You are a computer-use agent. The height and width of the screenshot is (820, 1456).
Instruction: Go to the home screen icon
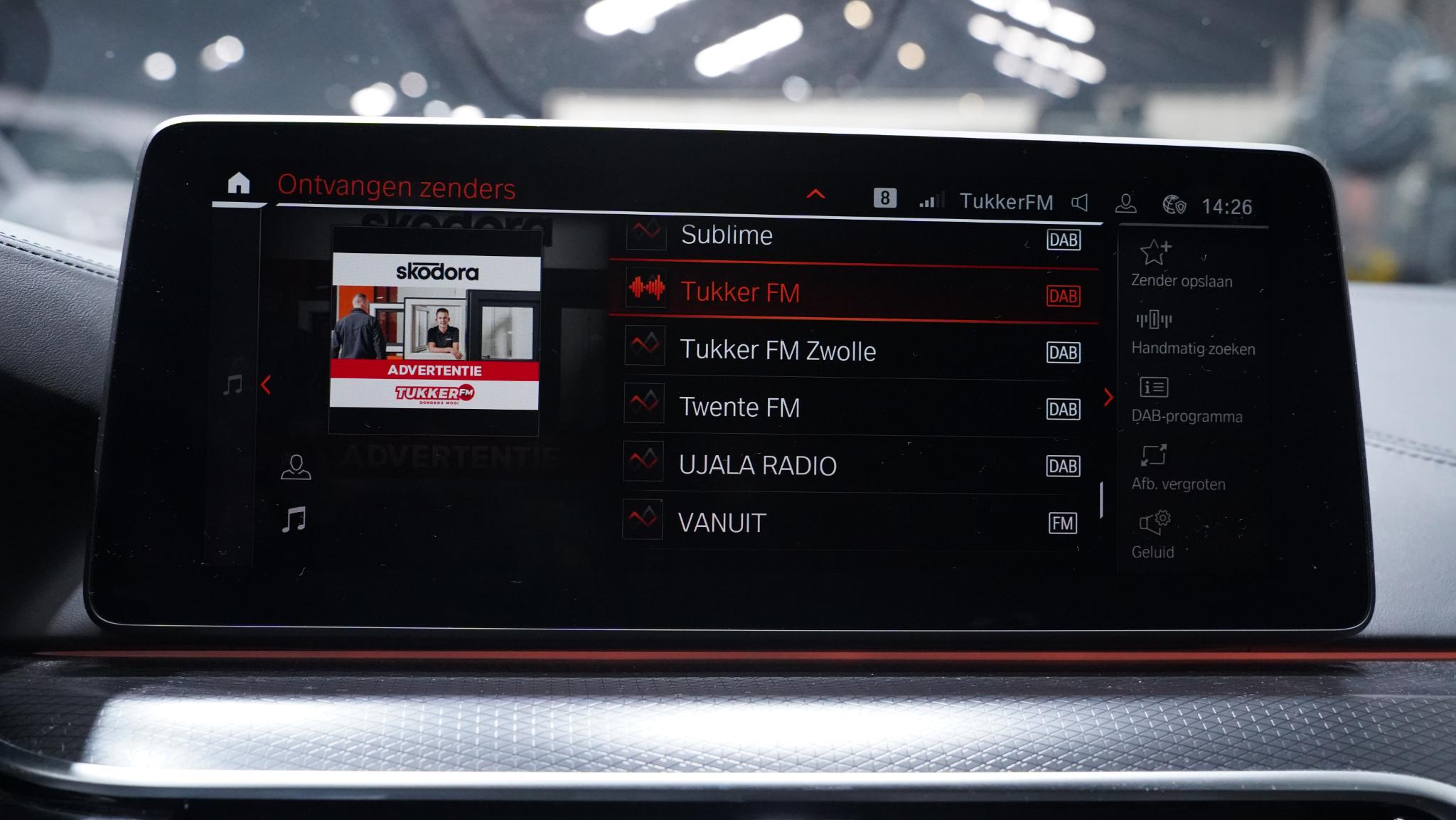click(x=239, y=183)
